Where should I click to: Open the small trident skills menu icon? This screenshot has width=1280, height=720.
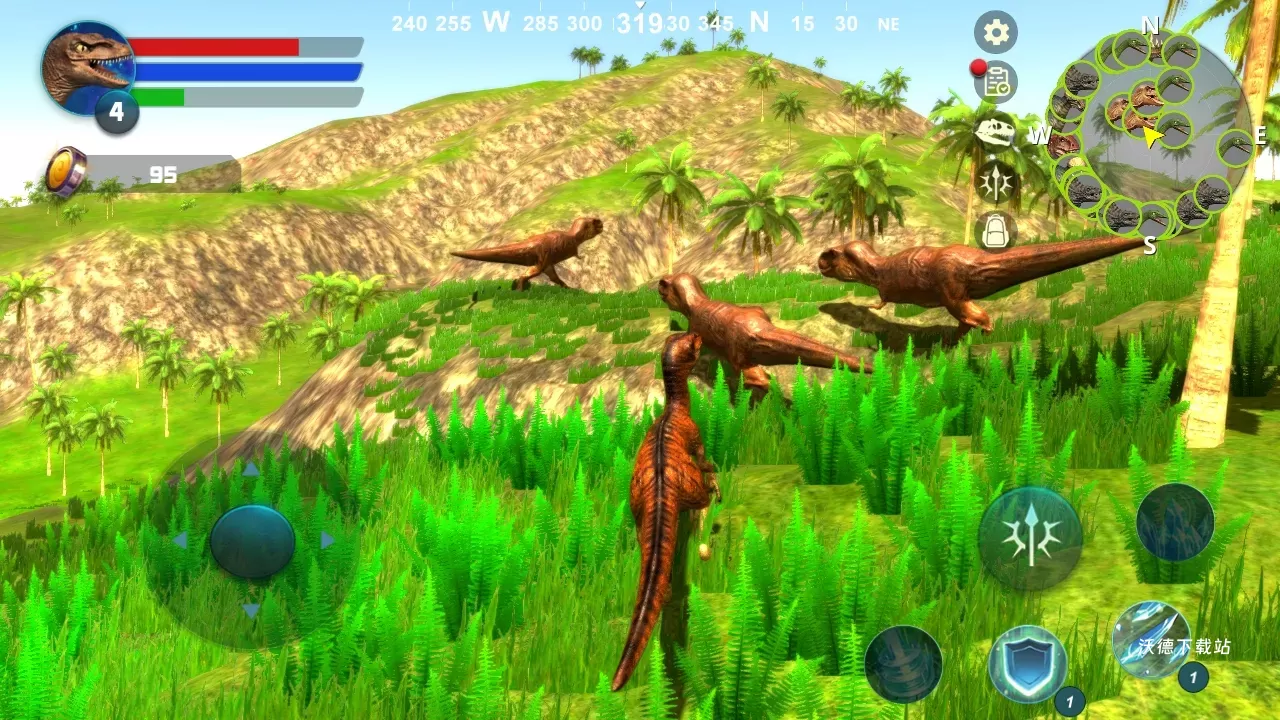pyautogui.click(x=996, y=181)
